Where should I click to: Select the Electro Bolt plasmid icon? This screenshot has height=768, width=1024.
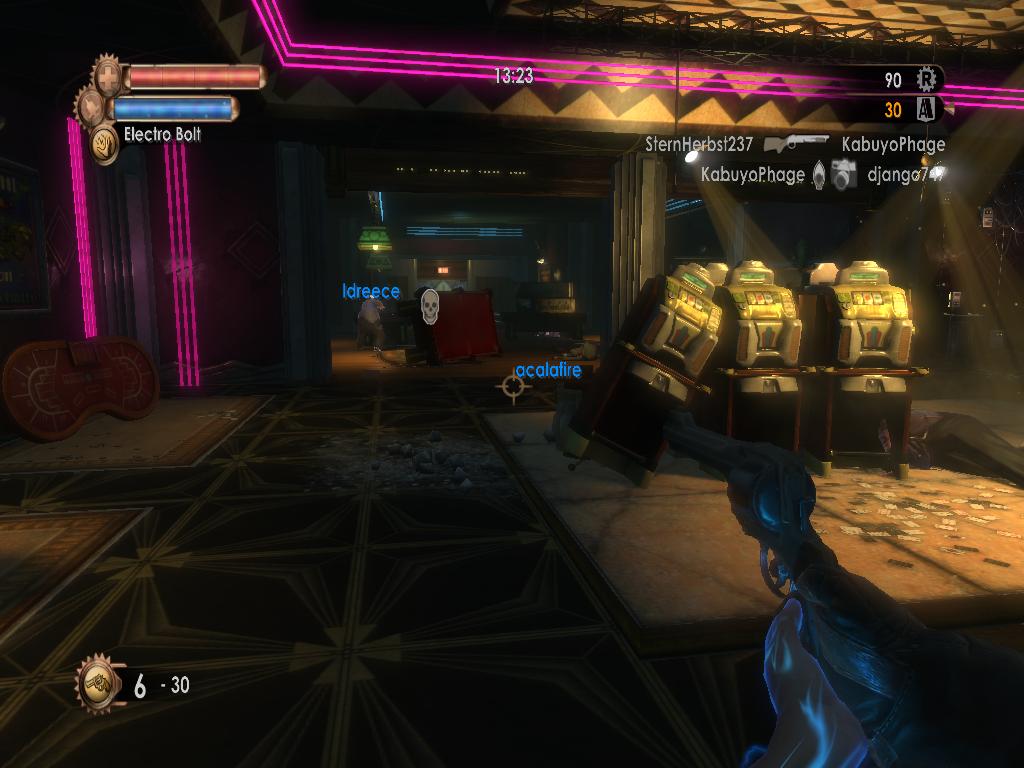pyautogui.click(x=104, y=144)
